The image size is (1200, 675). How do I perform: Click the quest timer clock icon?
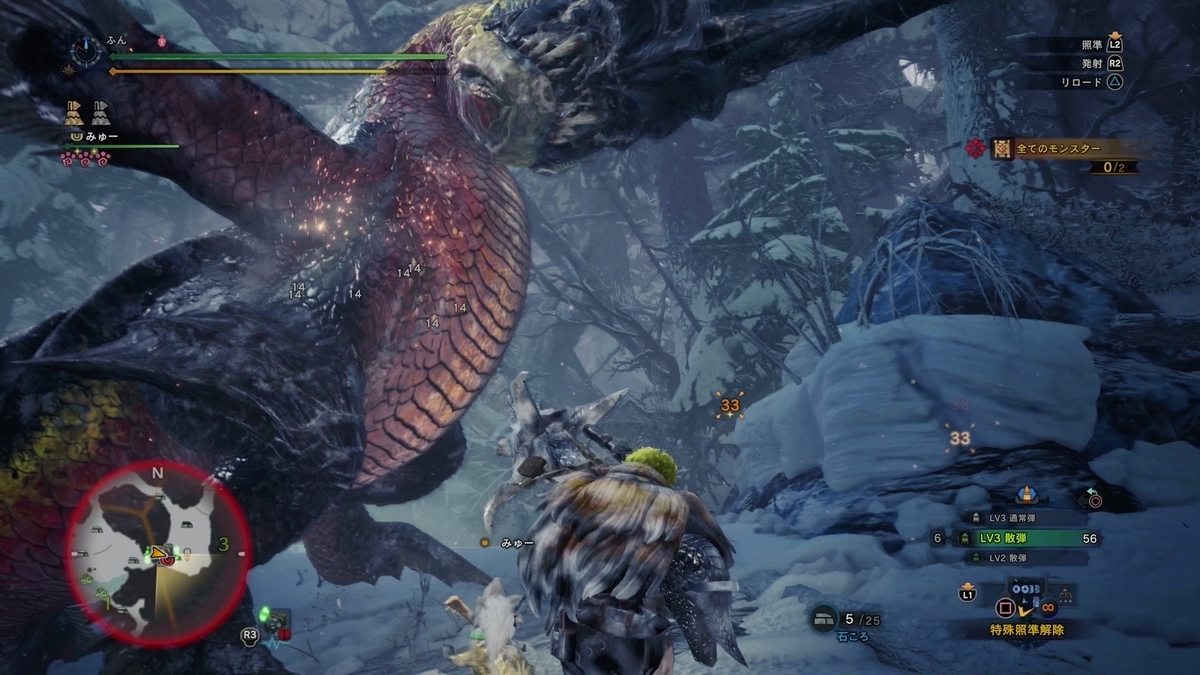(x=88, y=49)
